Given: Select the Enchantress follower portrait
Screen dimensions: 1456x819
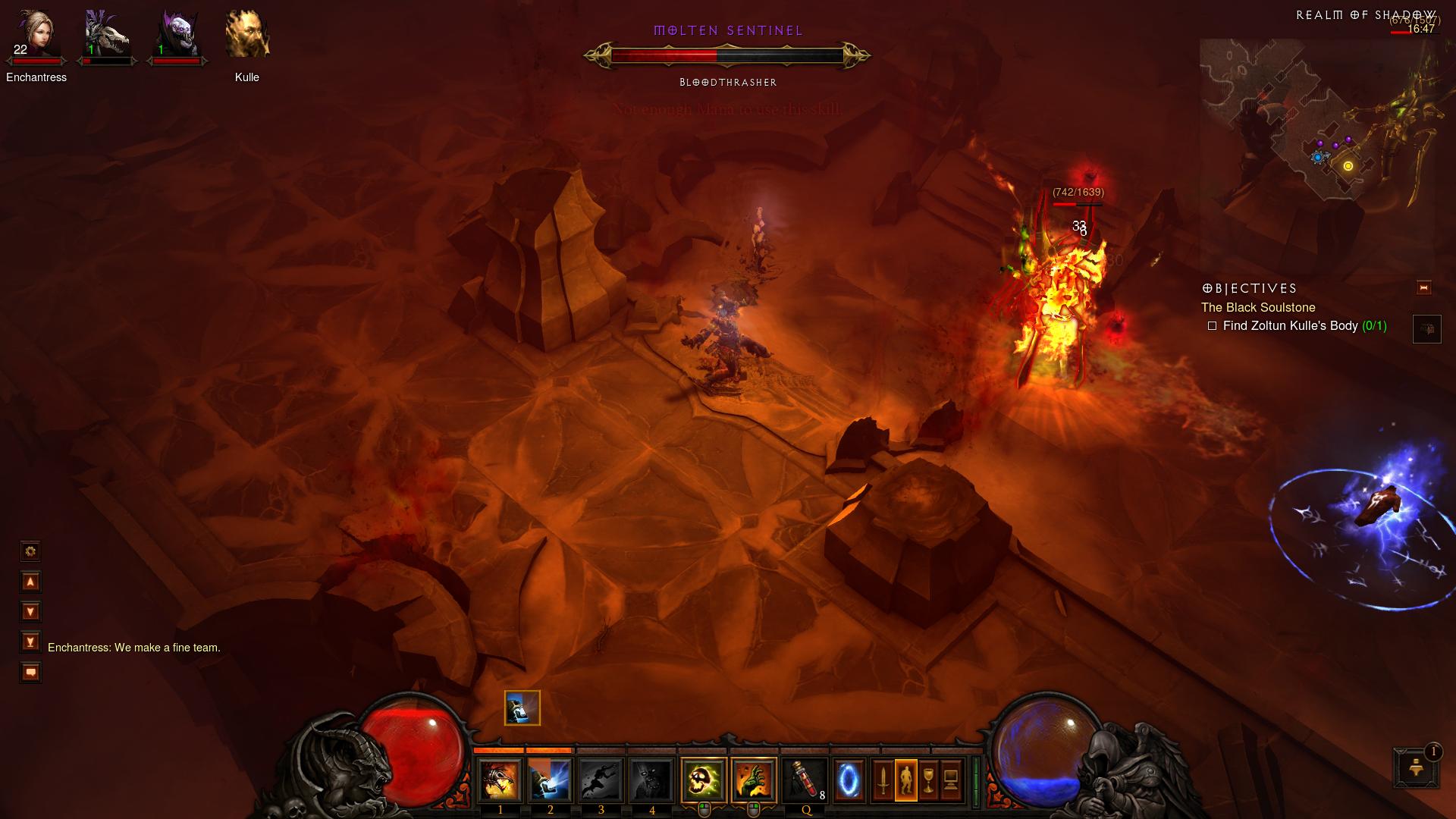Looking at the screenshot, I should [x=36, y=34].
